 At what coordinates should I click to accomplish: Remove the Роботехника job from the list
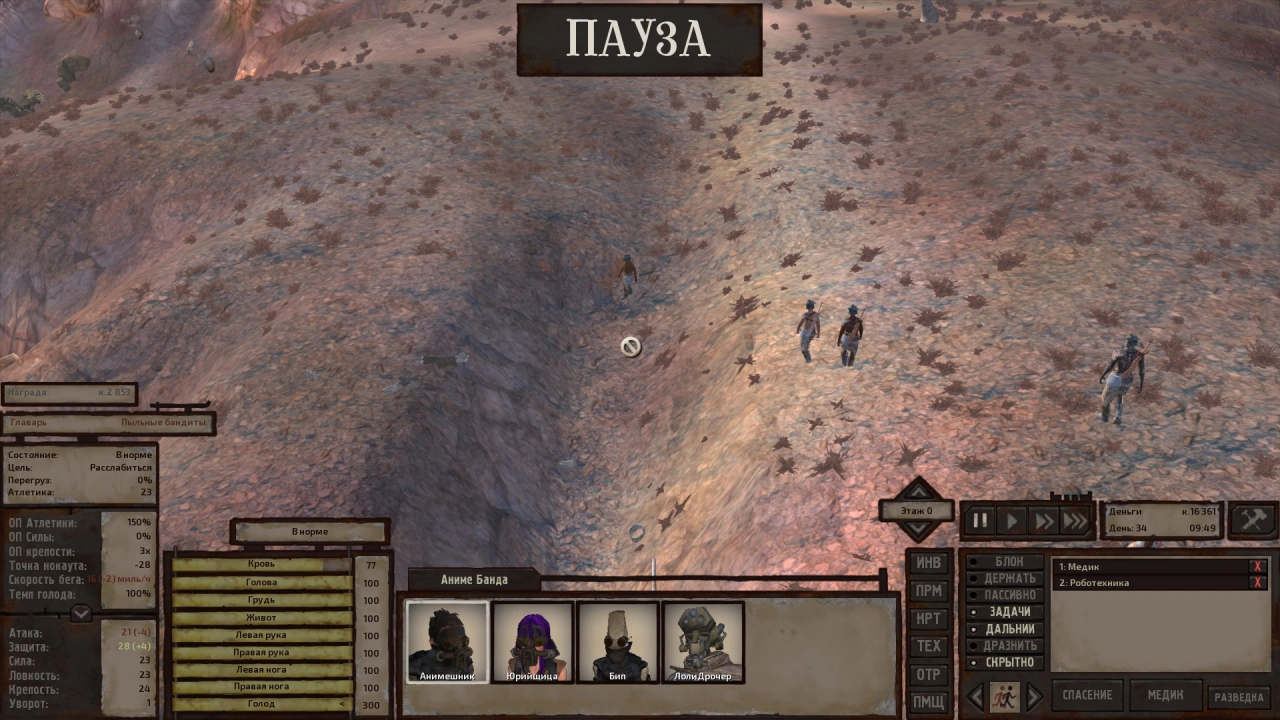[1257, 583]
